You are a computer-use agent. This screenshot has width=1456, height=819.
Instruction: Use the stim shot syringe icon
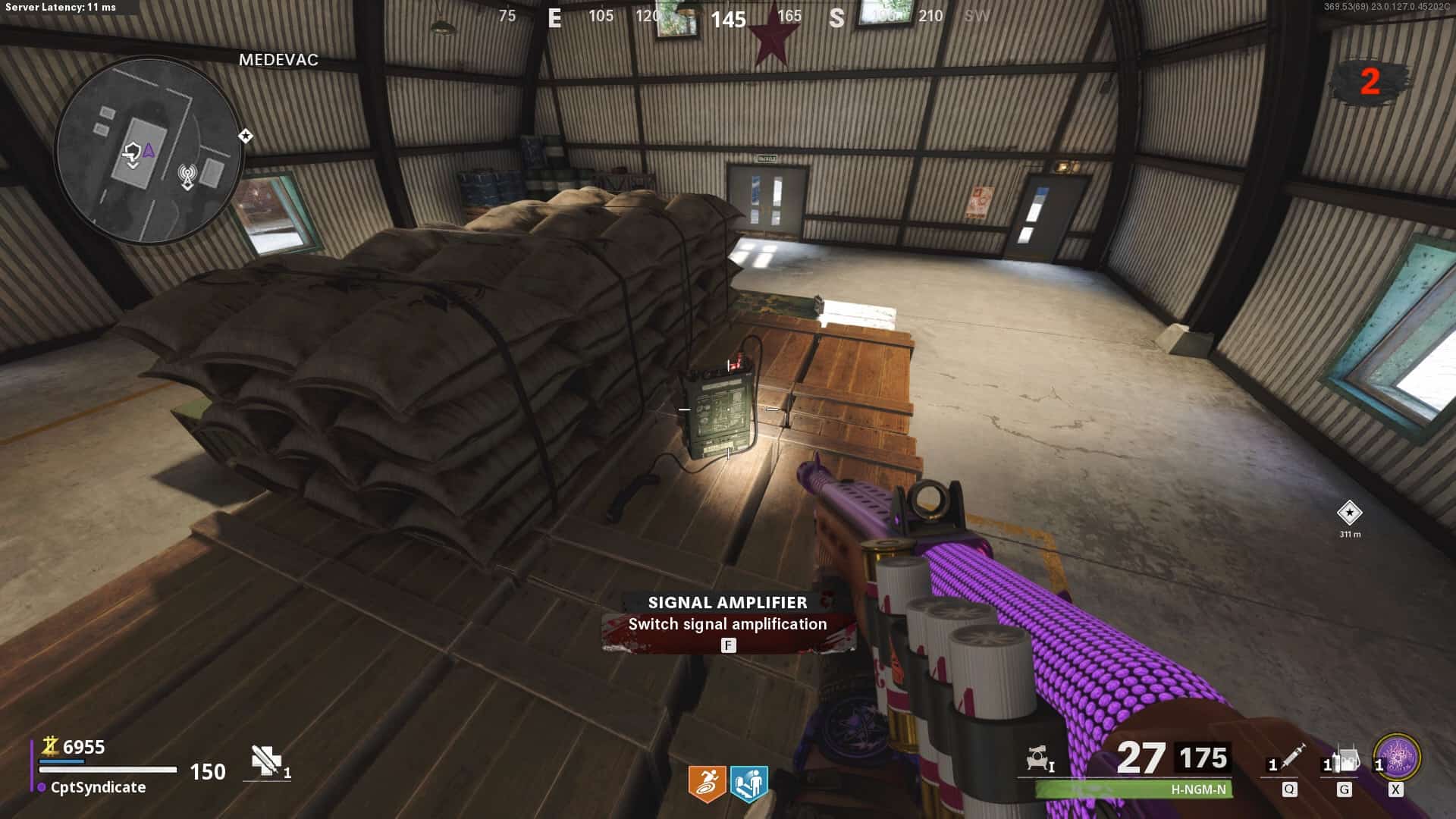point(1291,757)
